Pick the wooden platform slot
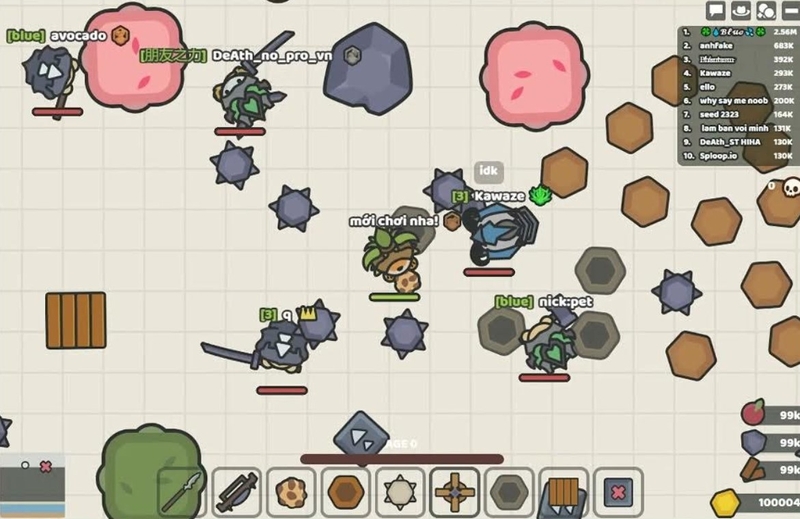Viewport: 800px width, 519px height. coord(564,492)
